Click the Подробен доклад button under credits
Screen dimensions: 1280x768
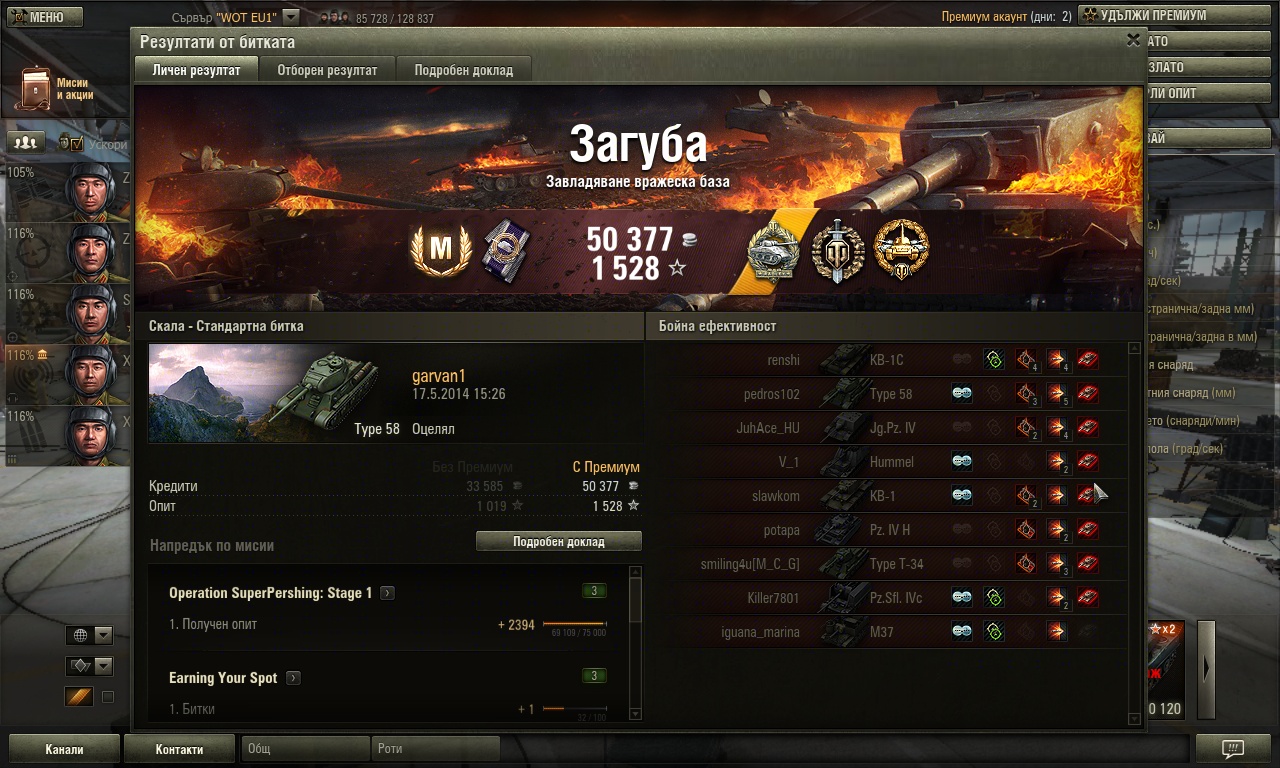tap(558, 541)
